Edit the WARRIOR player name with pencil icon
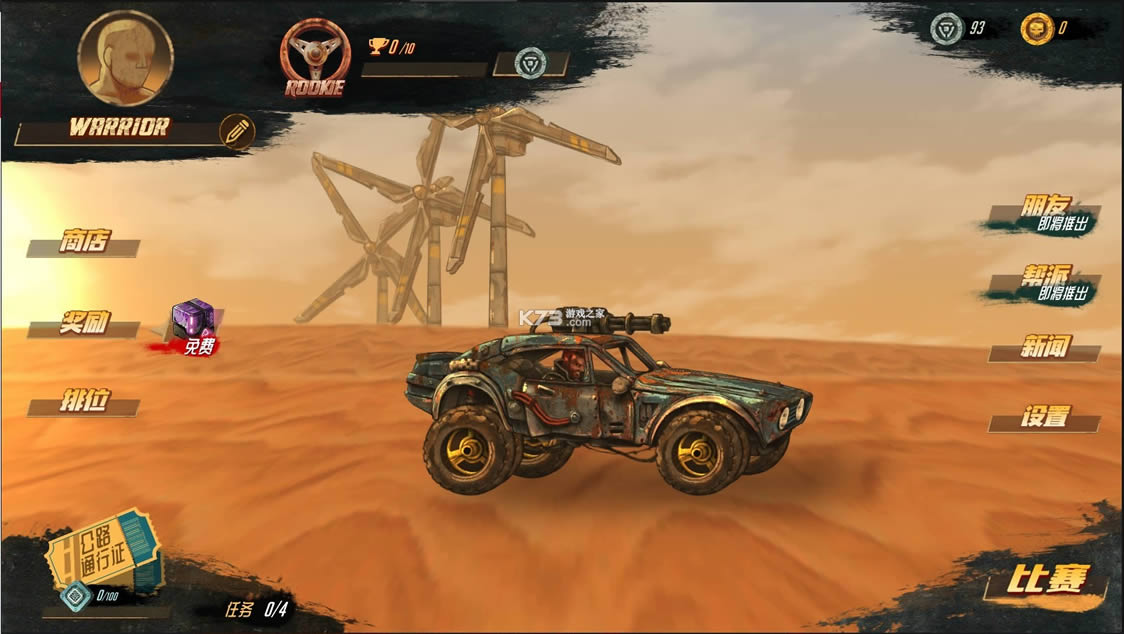 (x=237, y=131)
